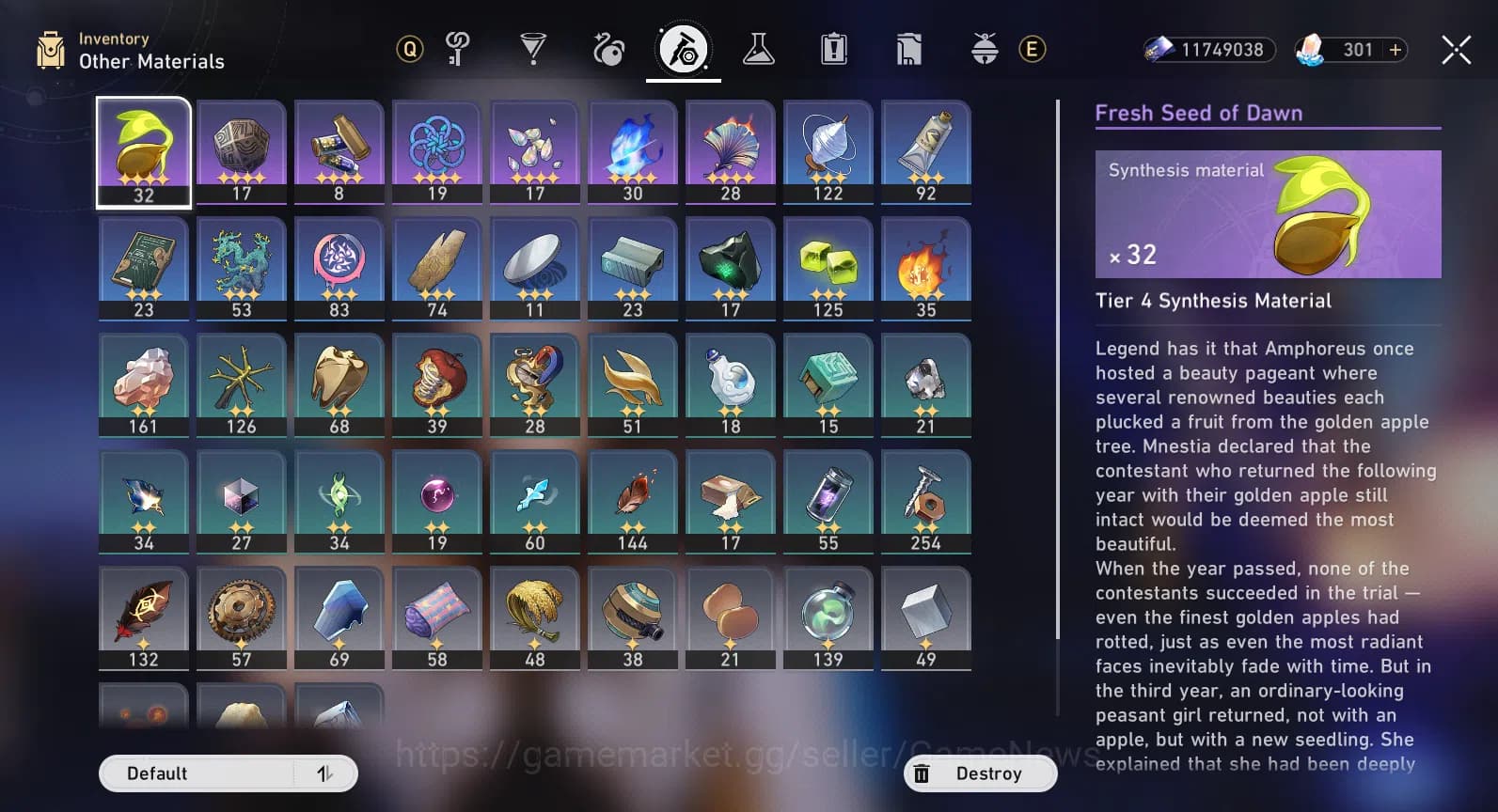The image size is (1498, 812).
Task: Click the Destroy button
Action: coord(980,773)
